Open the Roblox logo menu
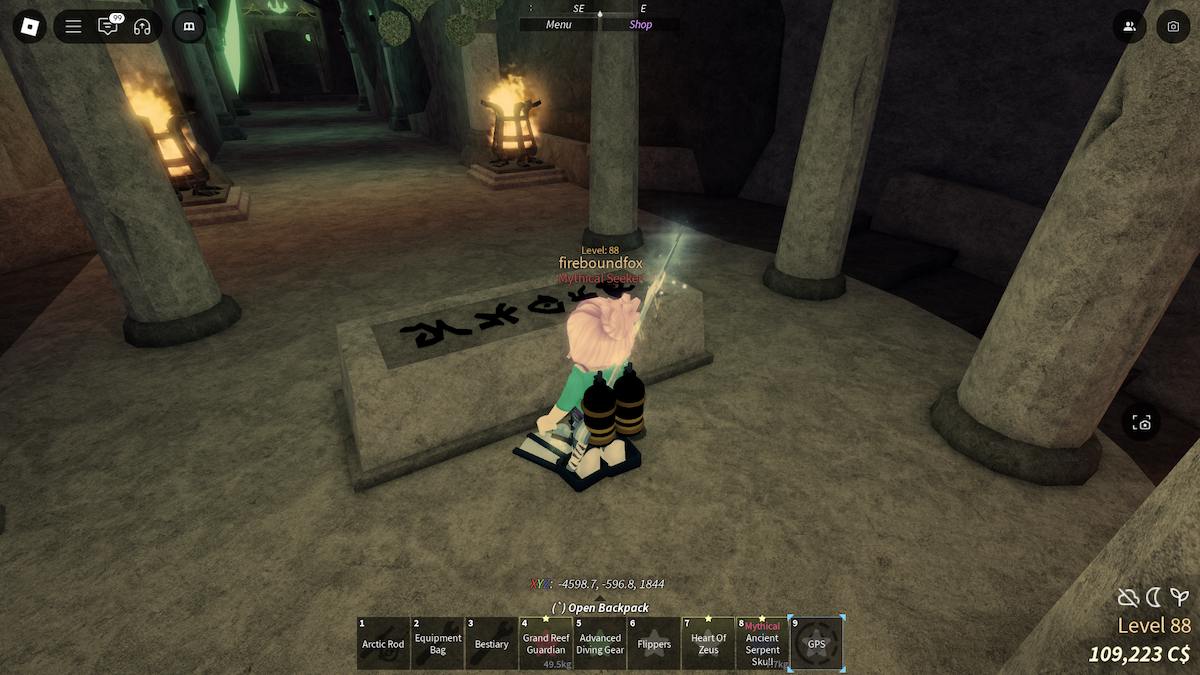This screenshot has width=1200, height=675. tap(29, 26)
